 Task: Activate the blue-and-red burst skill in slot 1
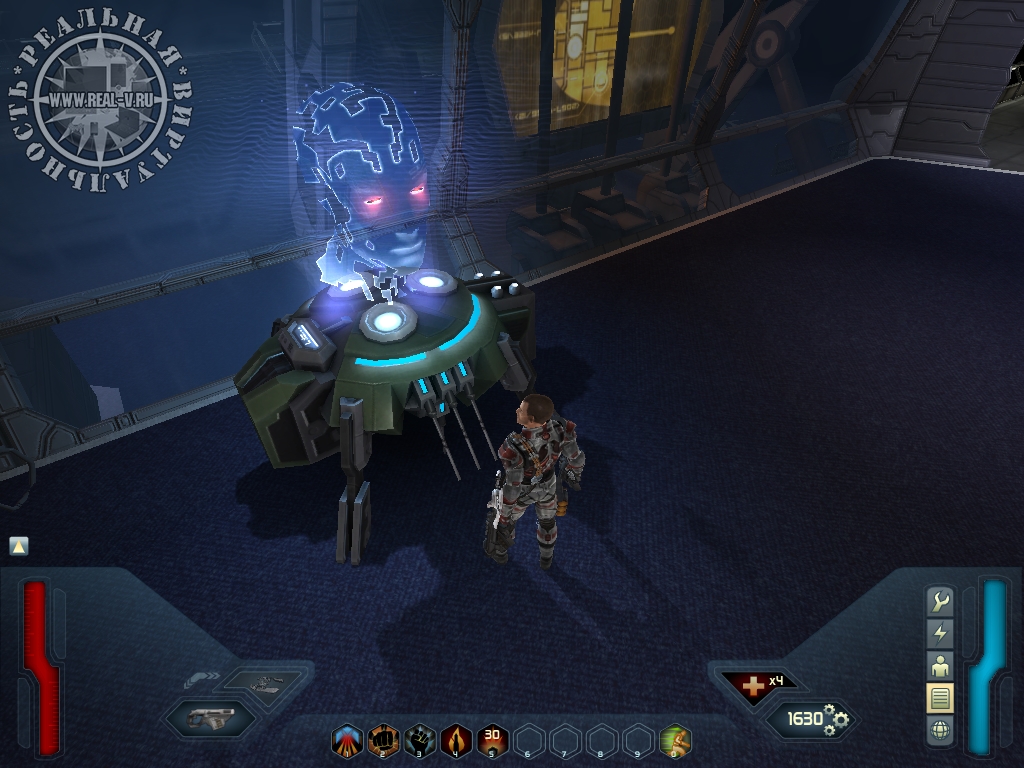(x=347, y=741)
